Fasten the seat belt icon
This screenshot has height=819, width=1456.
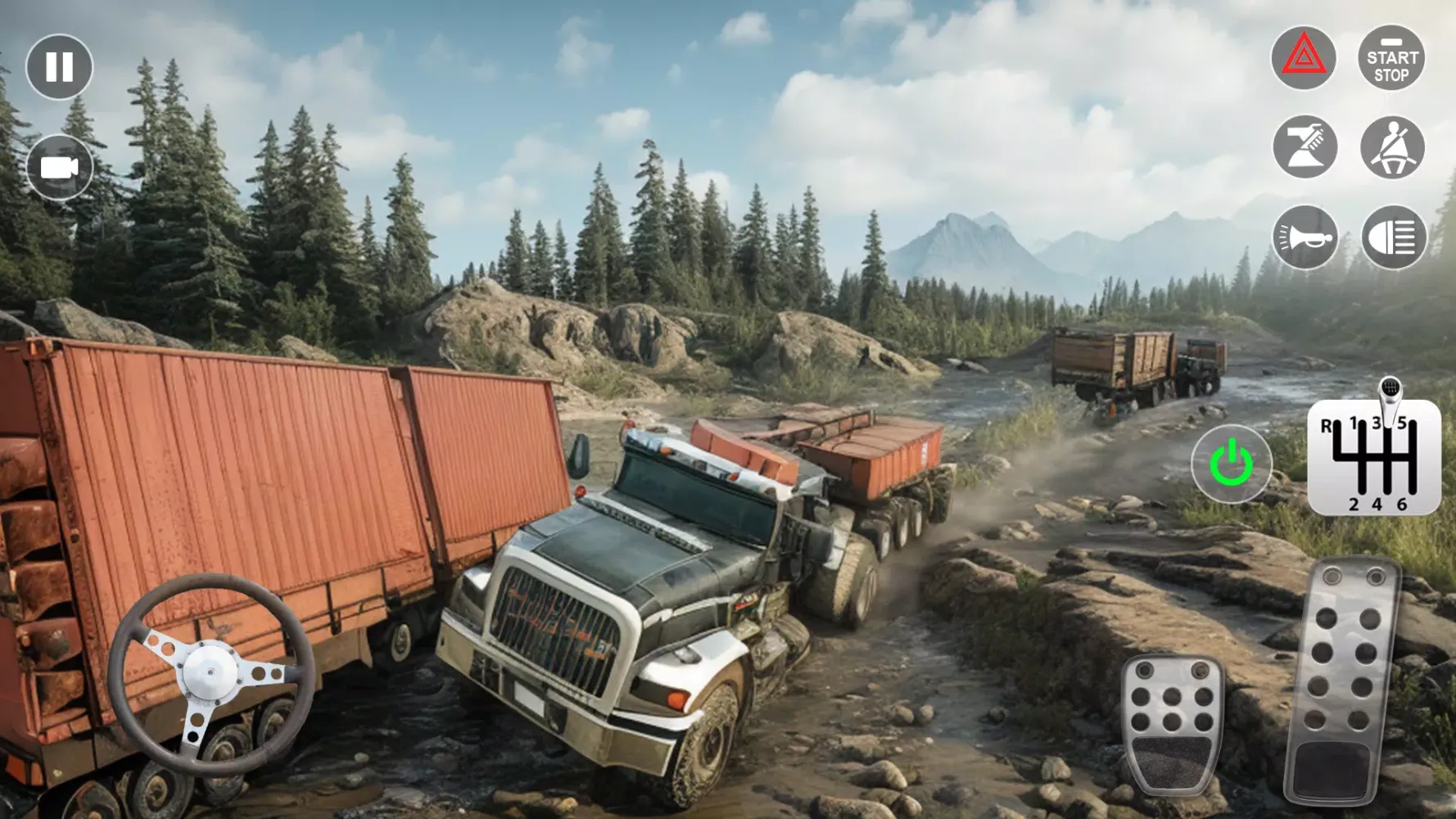point(1392,147)
